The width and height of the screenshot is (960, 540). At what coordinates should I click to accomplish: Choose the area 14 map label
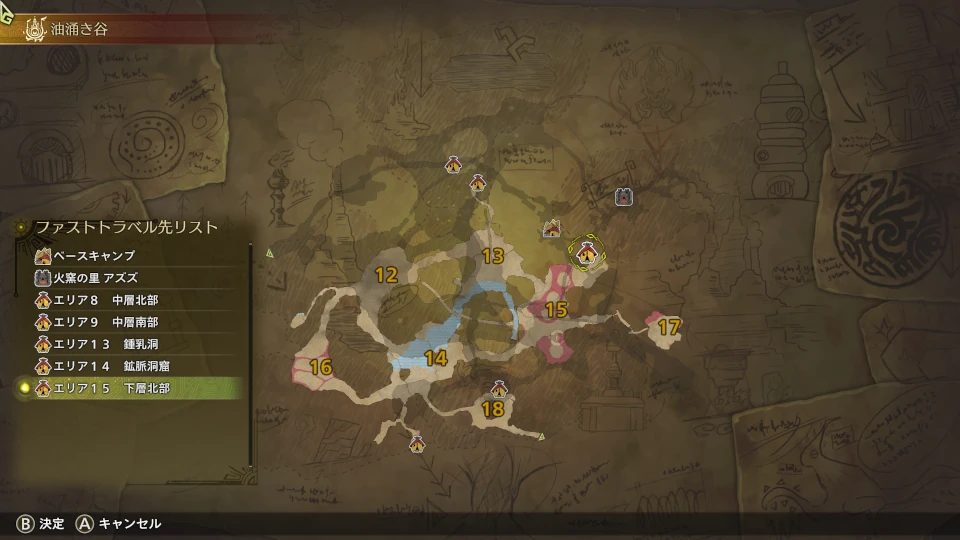point(435,358)
